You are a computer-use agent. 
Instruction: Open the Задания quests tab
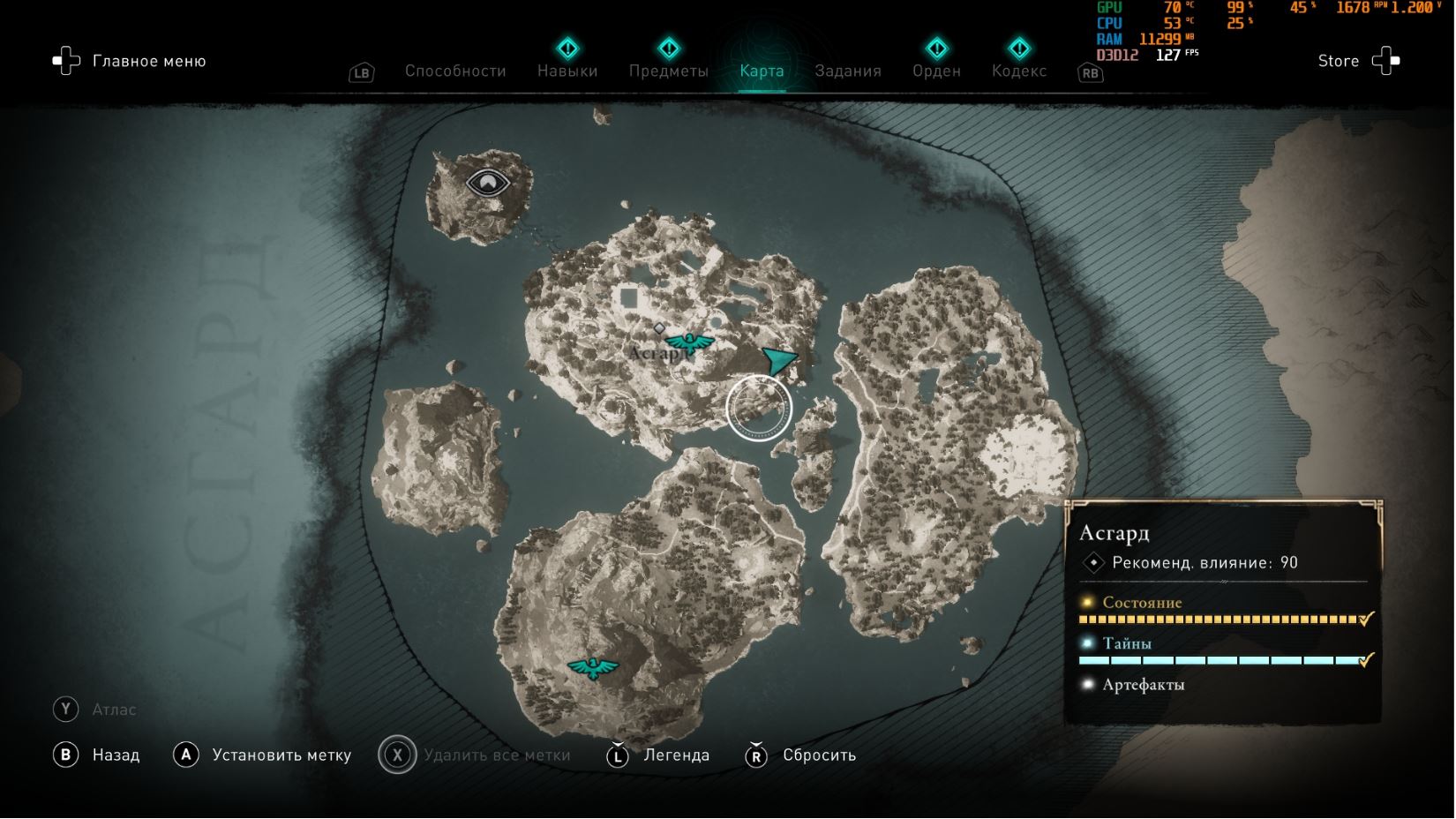coord(847,71)
